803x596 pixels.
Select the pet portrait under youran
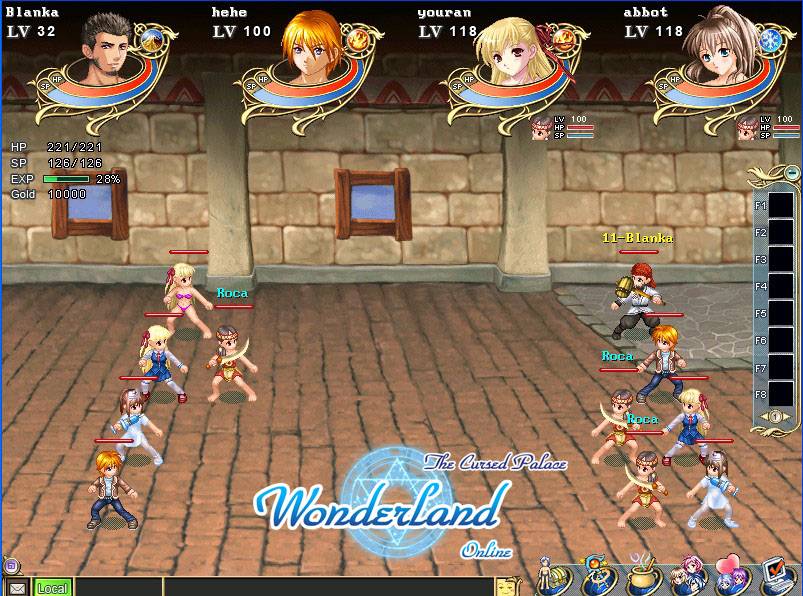[x=541, y=128]
